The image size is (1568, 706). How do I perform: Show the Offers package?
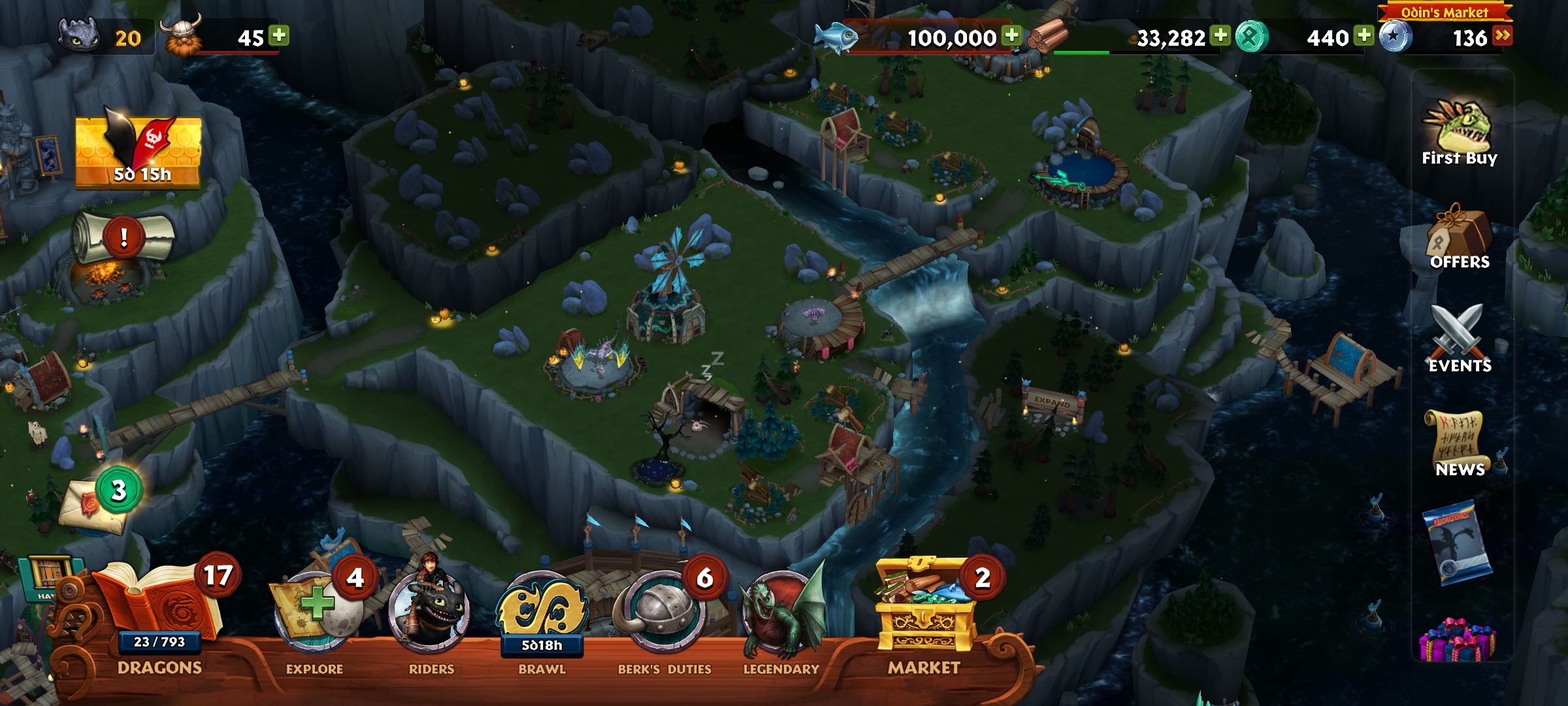1460,237
